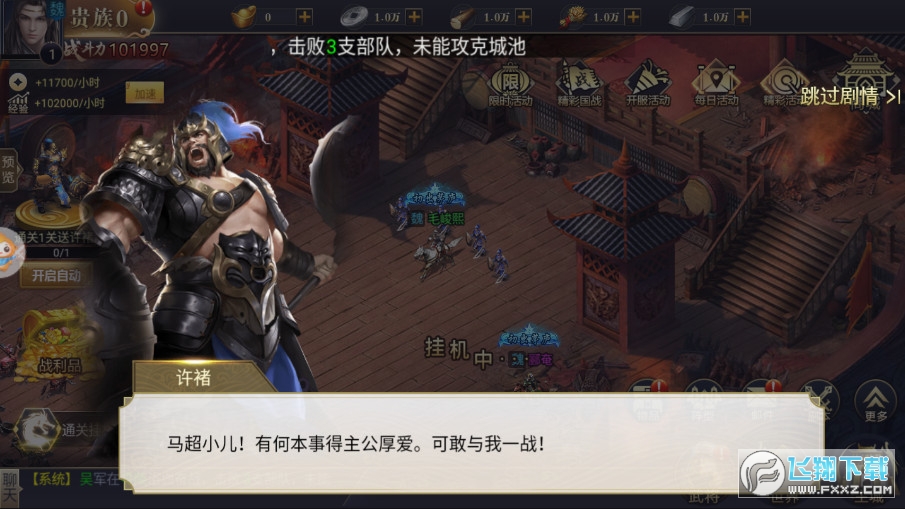Open the 贵族 noble rank panel
The image size is (905, 509).
[x=98, y=18]
